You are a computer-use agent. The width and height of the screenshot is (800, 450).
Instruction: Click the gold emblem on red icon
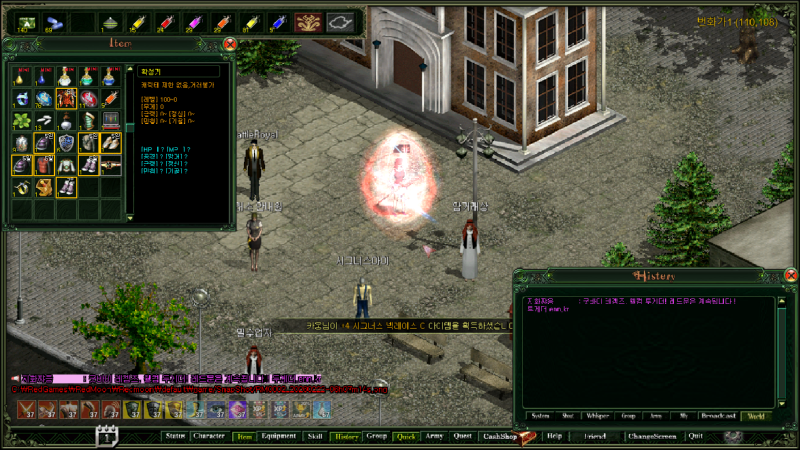click(x=309, y=21)
